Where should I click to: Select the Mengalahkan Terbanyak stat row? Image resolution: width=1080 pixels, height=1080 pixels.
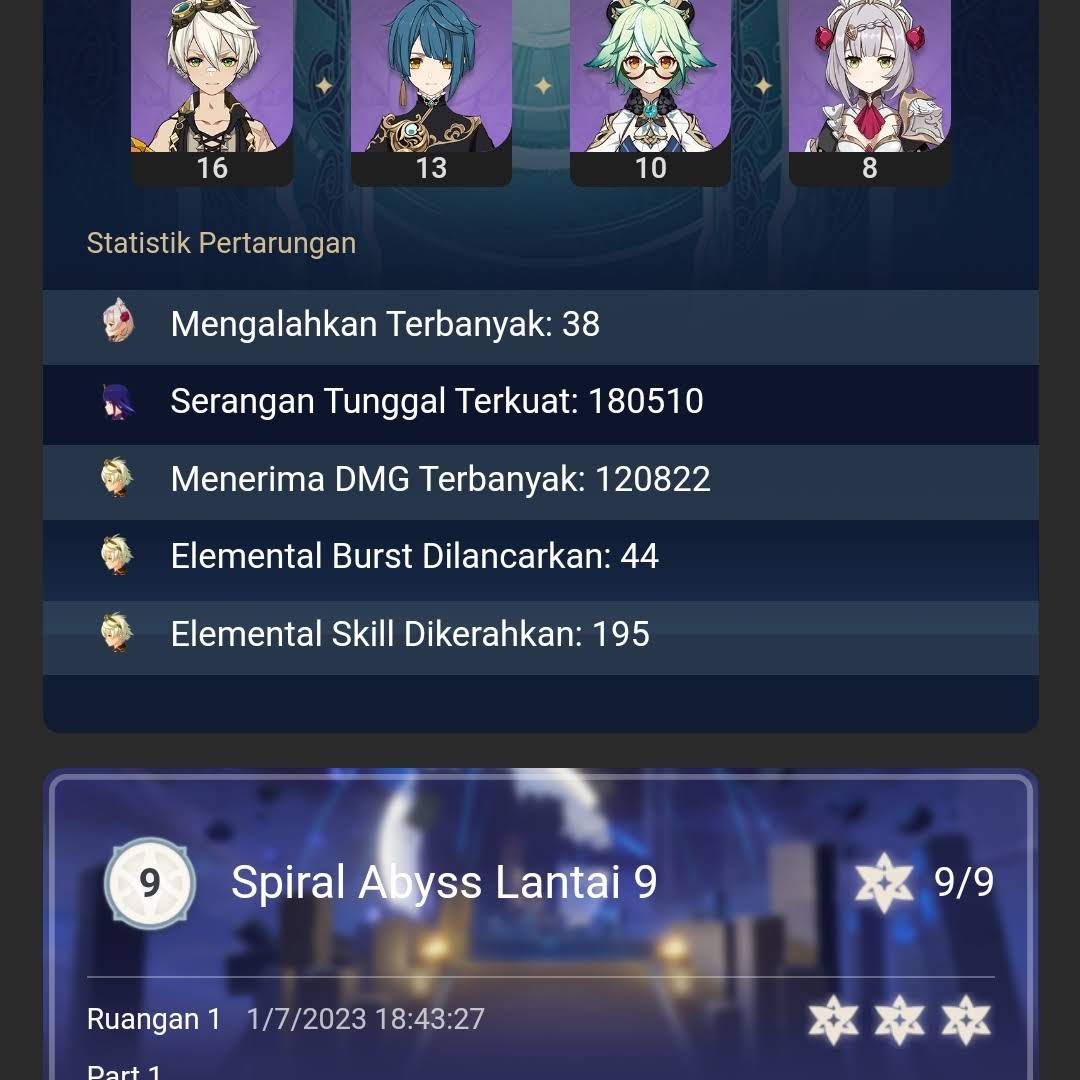coord(540,325)
